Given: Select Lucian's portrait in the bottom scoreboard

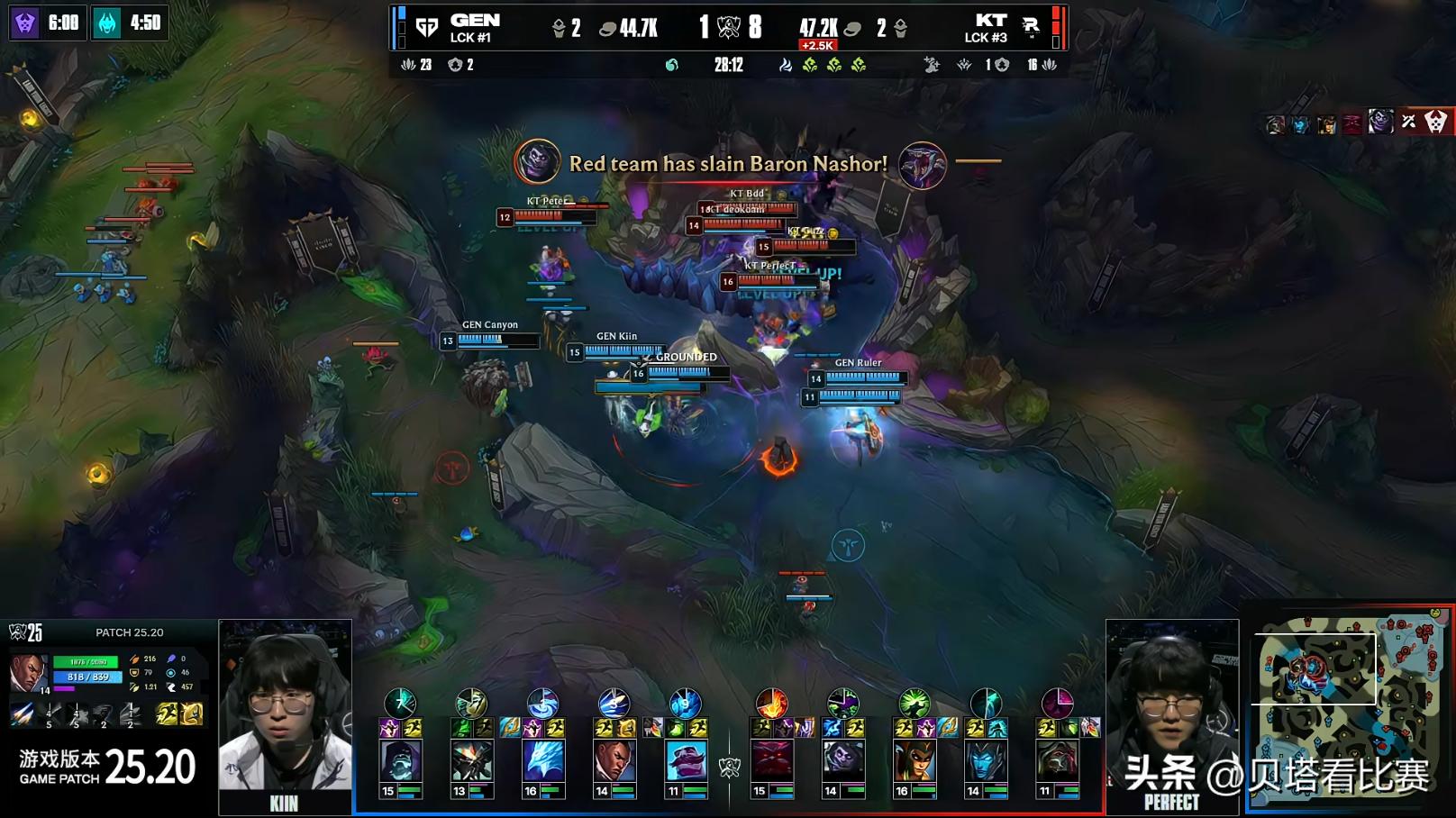Looking at the screenshot, I should pos(614,761).
